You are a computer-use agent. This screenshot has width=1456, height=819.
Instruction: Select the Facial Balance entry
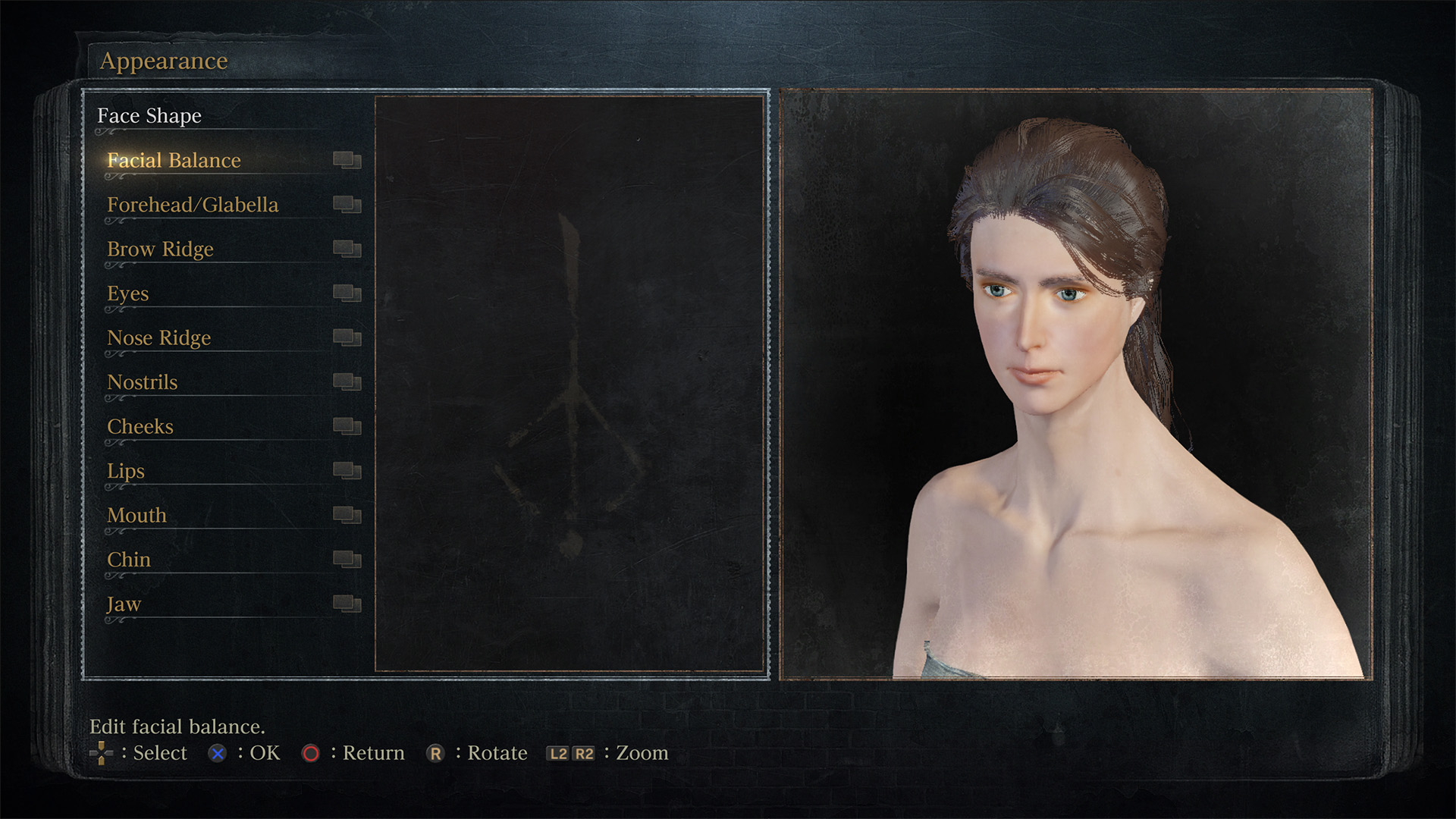(x=174, y=161)
